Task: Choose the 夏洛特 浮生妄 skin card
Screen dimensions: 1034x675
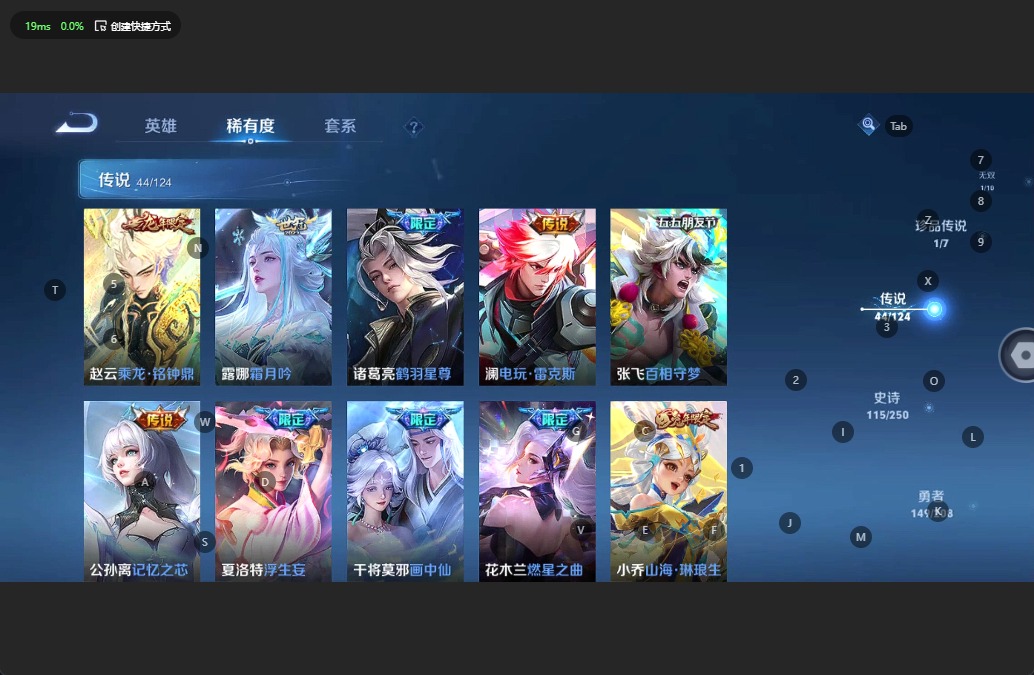Action: point(273,490)
